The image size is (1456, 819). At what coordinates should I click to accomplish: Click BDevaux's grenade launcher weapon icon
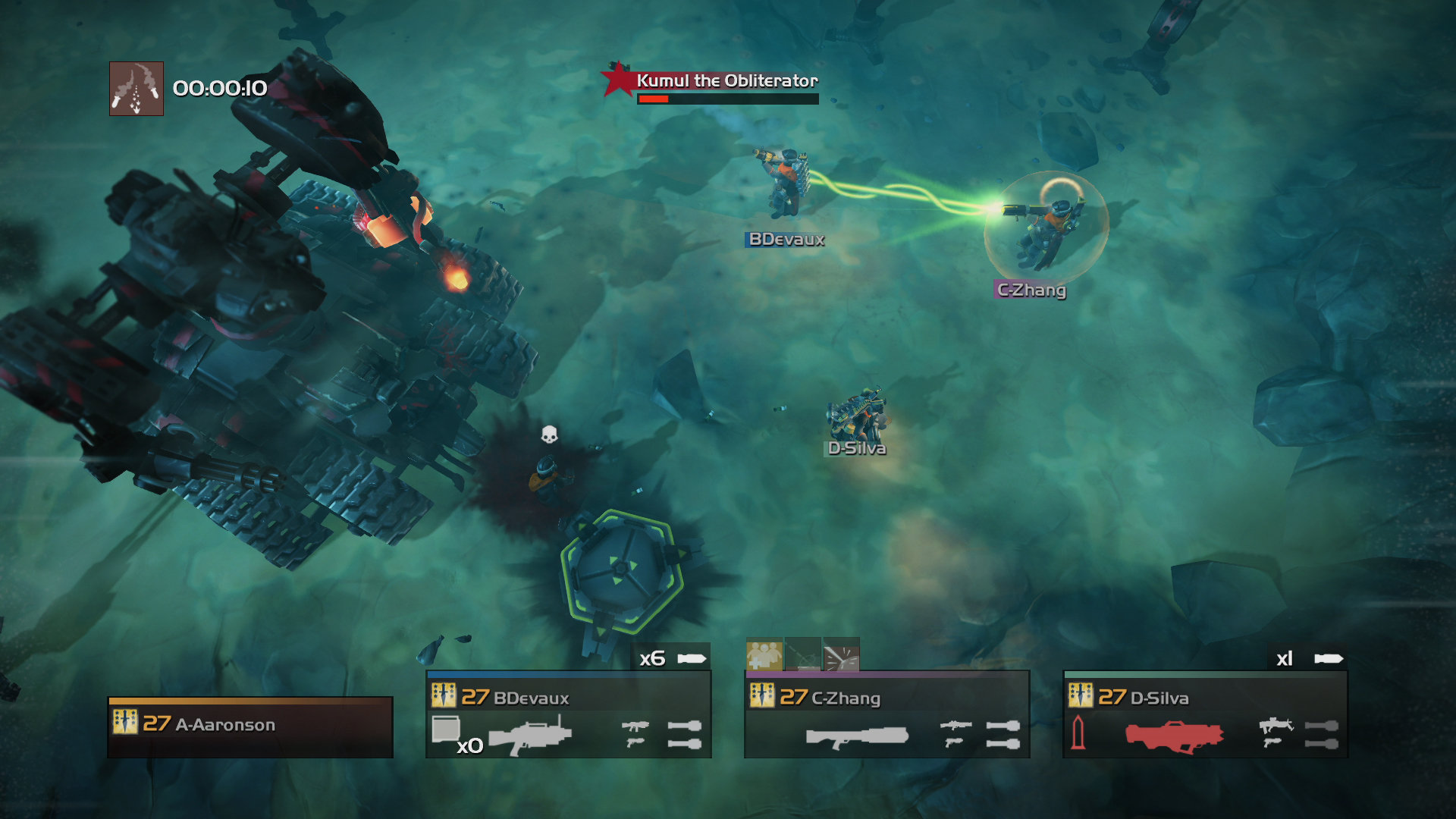click(x=532, y=735)
